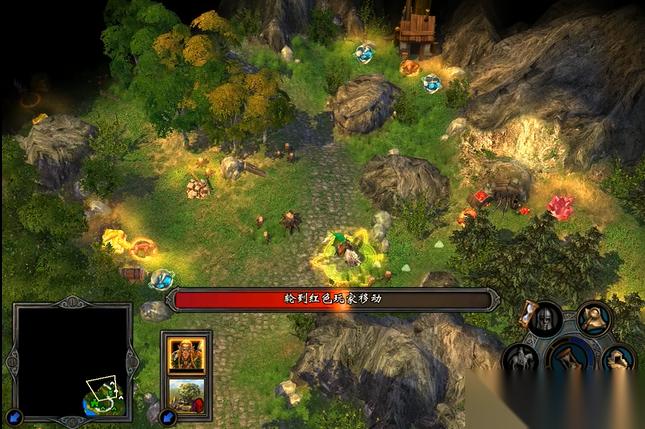Select the elf hero portrait

tap(186, 353)
